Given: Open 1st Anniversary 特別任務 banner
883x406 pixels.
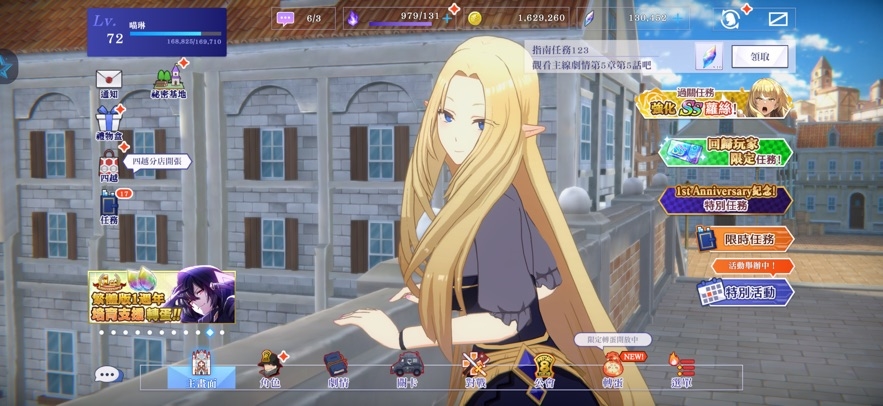Looking at the screenshot, I should tap(725, 198).
